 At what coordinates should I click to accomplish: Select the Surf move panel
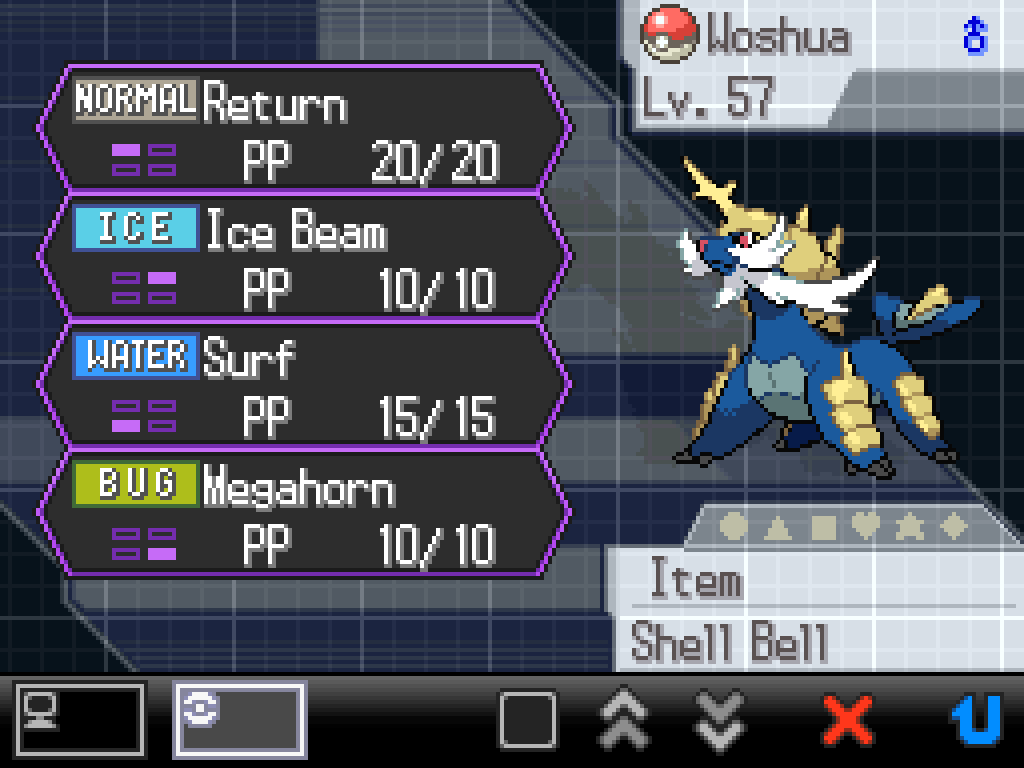305,385
